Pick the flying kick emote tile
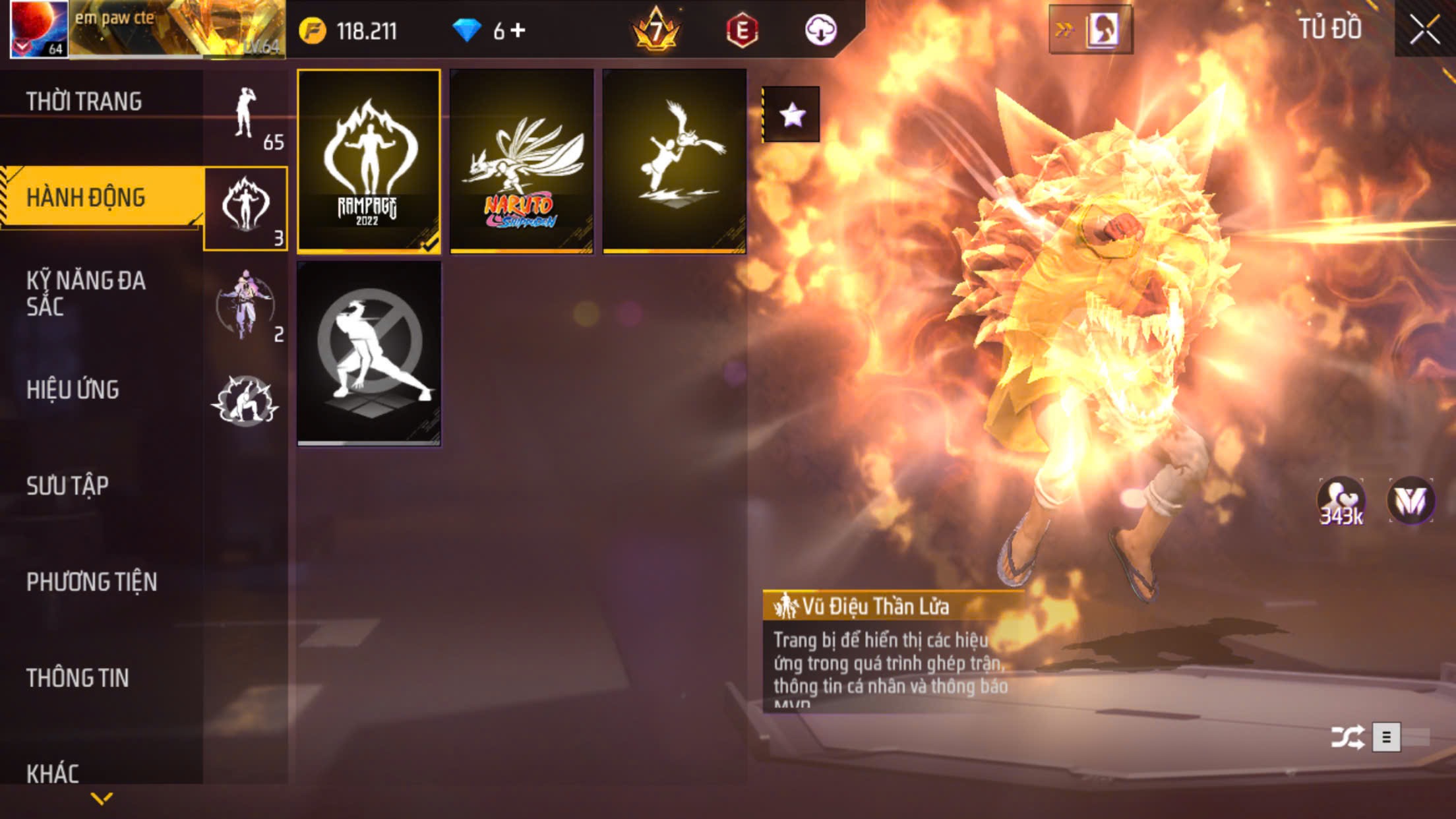Viewport: 1456px width, 819px height. click(674, 161)
